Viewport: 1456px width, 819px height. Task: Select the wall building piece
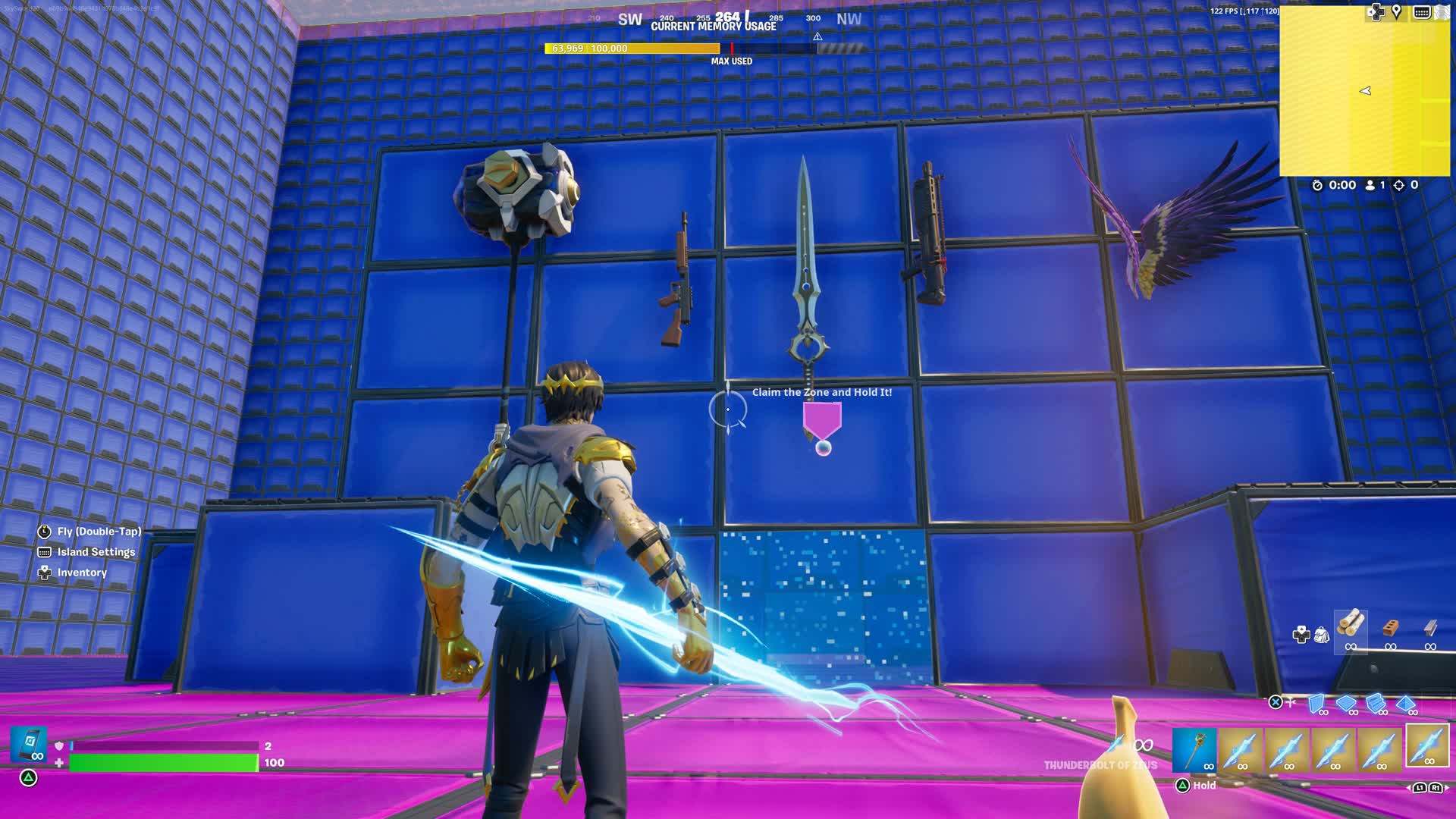pos(1317,704)
